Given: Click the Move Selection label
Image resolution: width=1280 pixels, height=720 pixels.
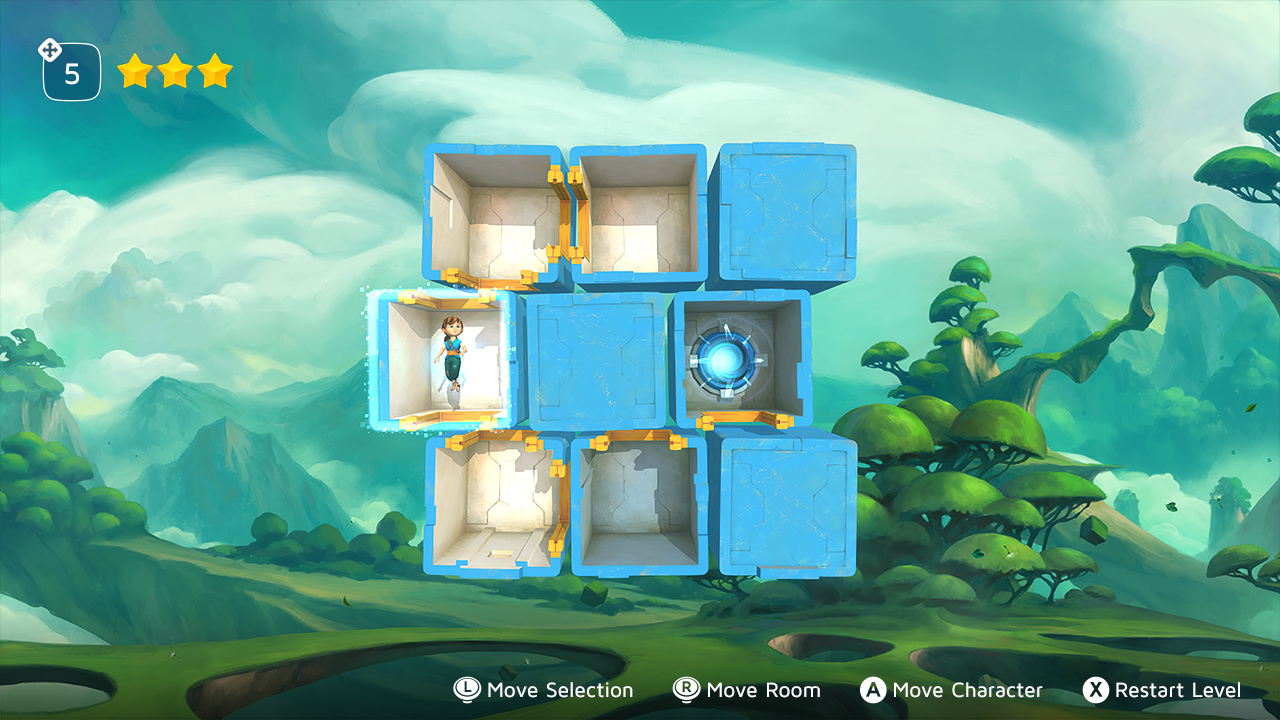Looking at the screenshot, I should [556, 690].
